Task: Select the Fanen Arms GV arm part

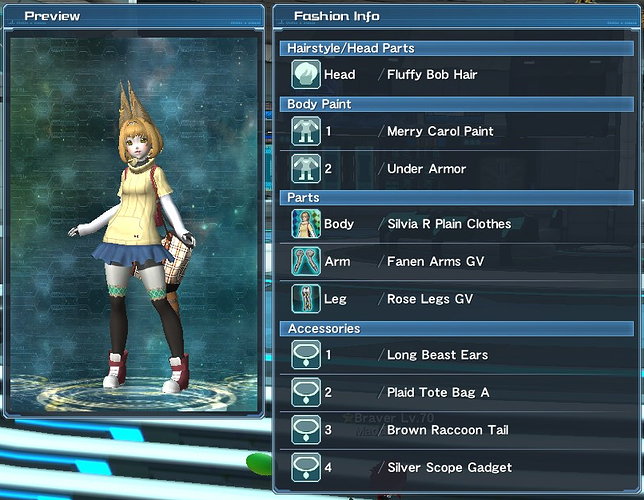Action: [x=435, y=261]
